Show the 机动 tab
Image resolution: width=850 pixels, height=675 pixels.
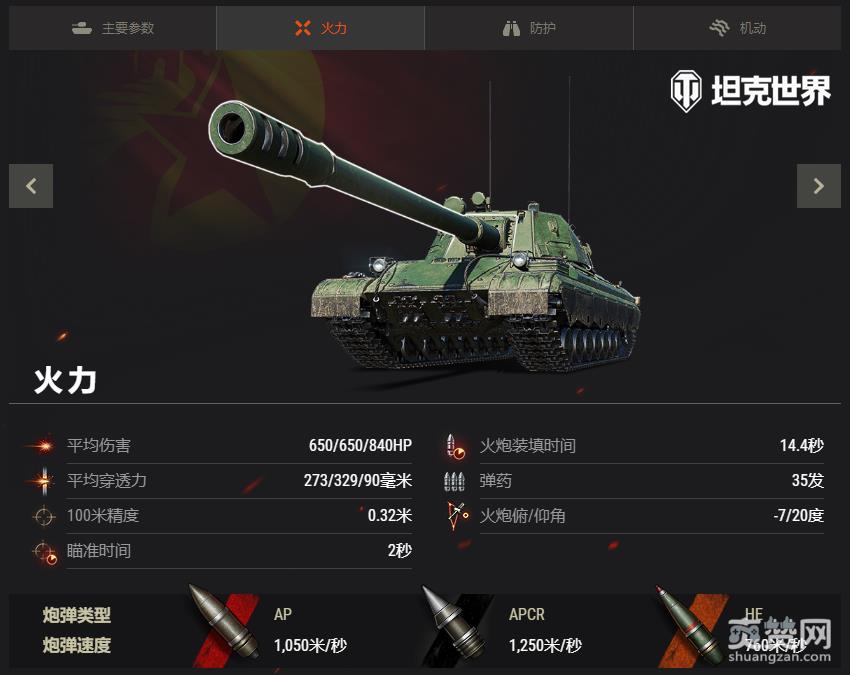pos(737,28)
